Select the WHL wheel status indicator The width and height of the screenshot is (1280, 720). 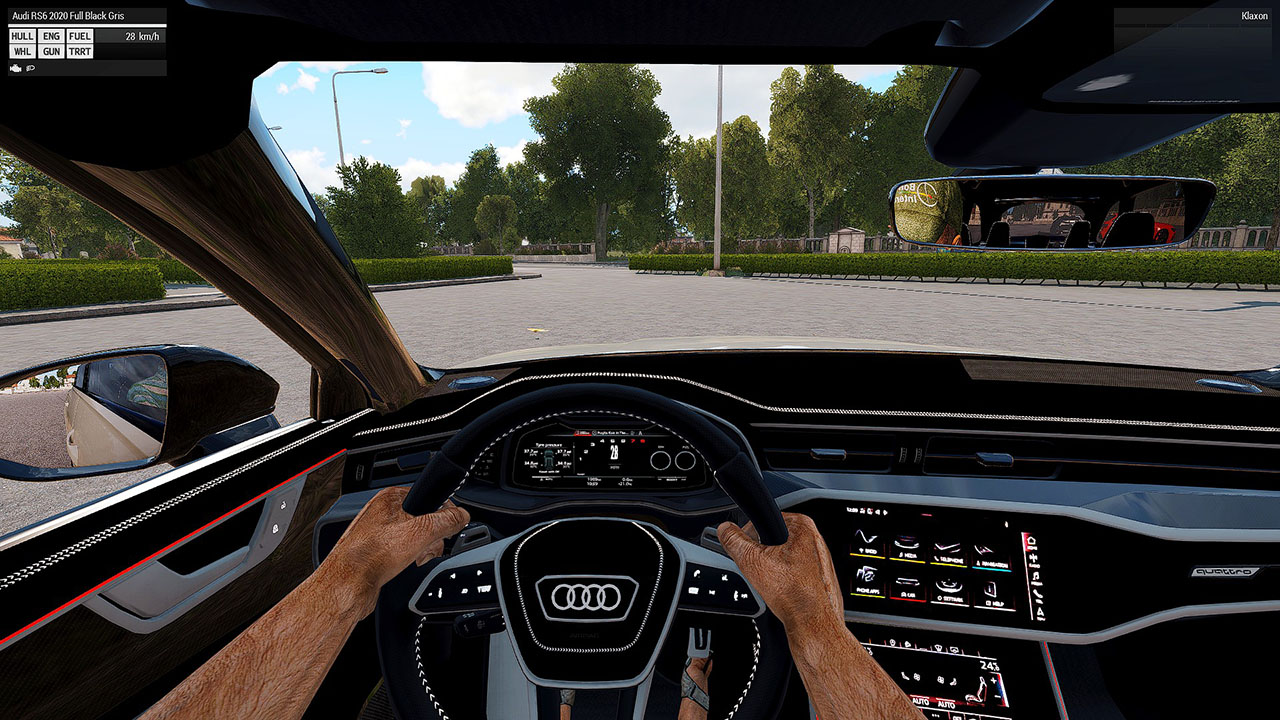pos(22,51)
